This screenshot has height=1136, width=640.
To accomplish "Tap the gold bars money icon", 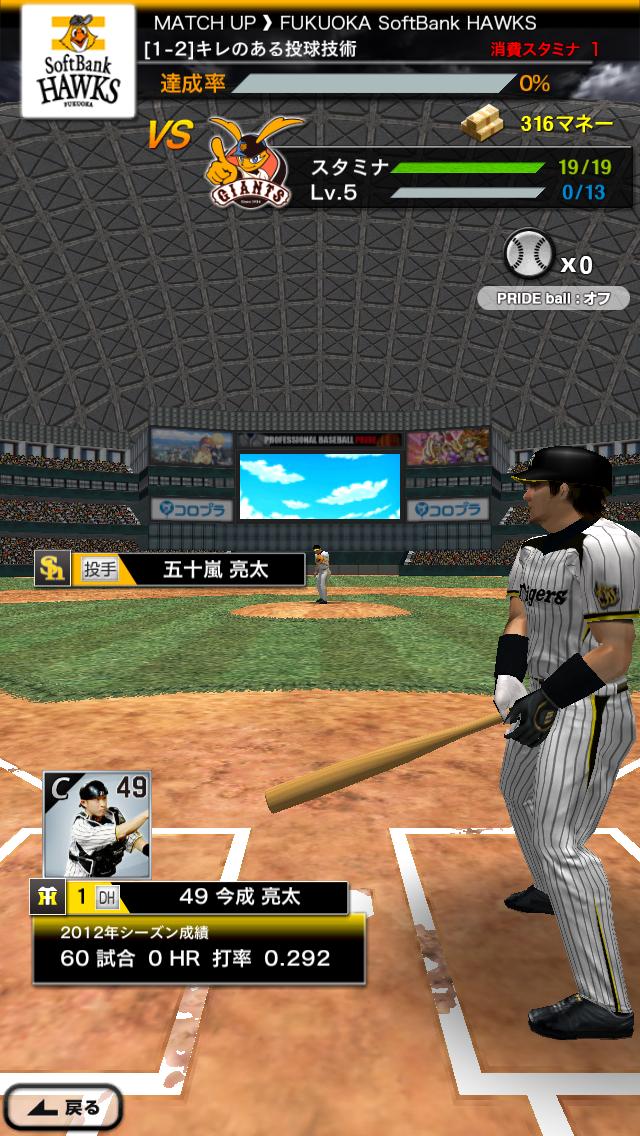I will tap(486, 124).
